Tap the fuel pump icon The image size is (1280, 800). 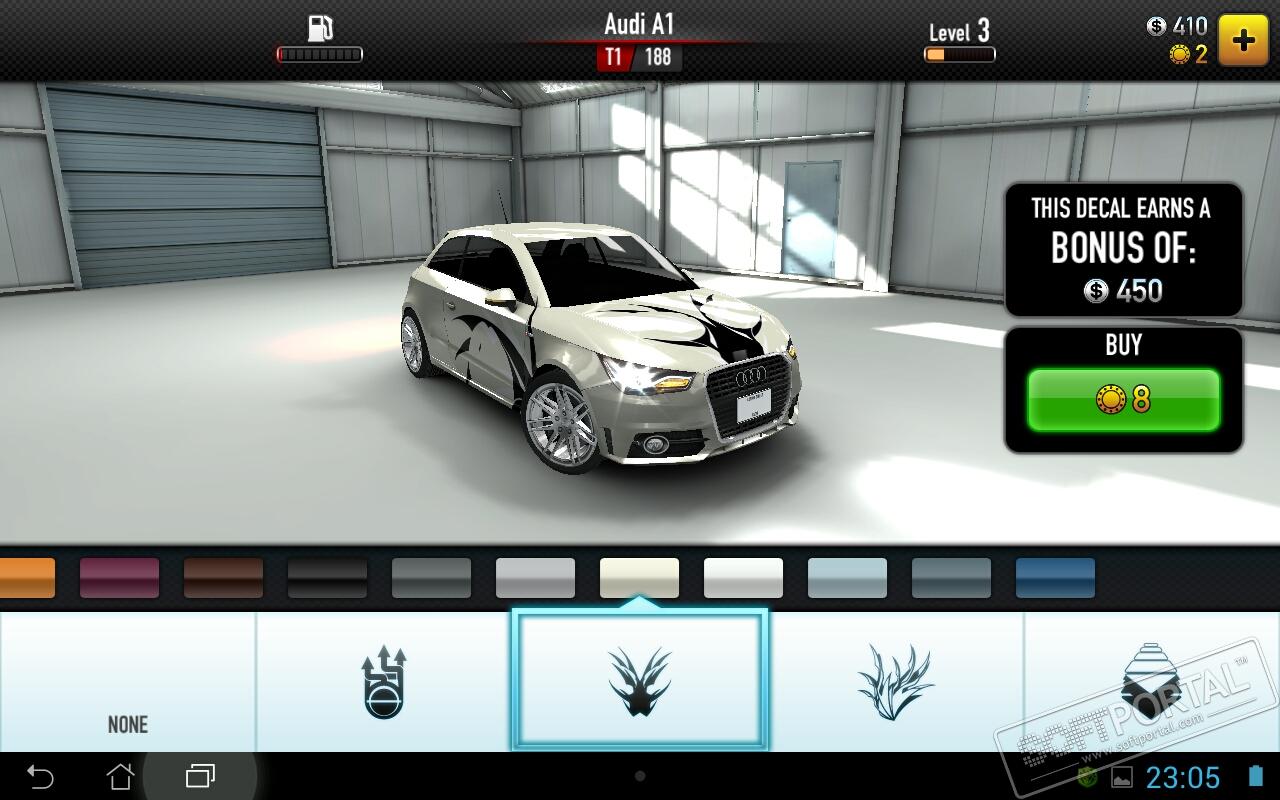point(320,29)
